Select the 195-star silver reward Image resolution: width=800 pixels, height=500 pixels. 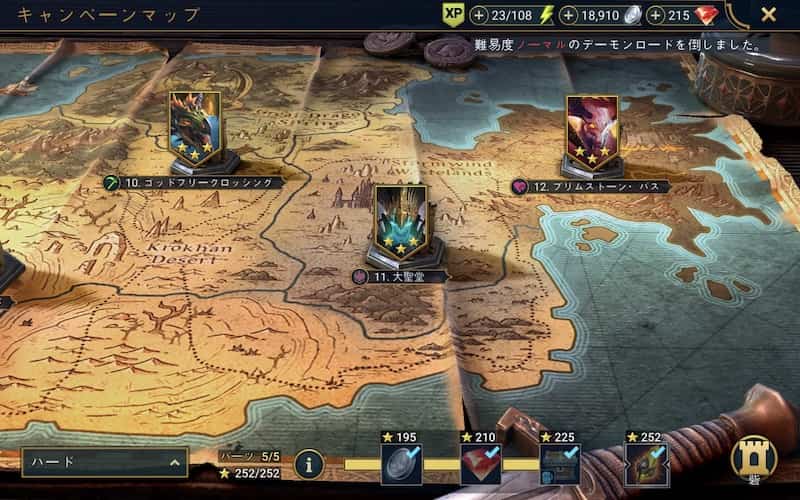401,464
